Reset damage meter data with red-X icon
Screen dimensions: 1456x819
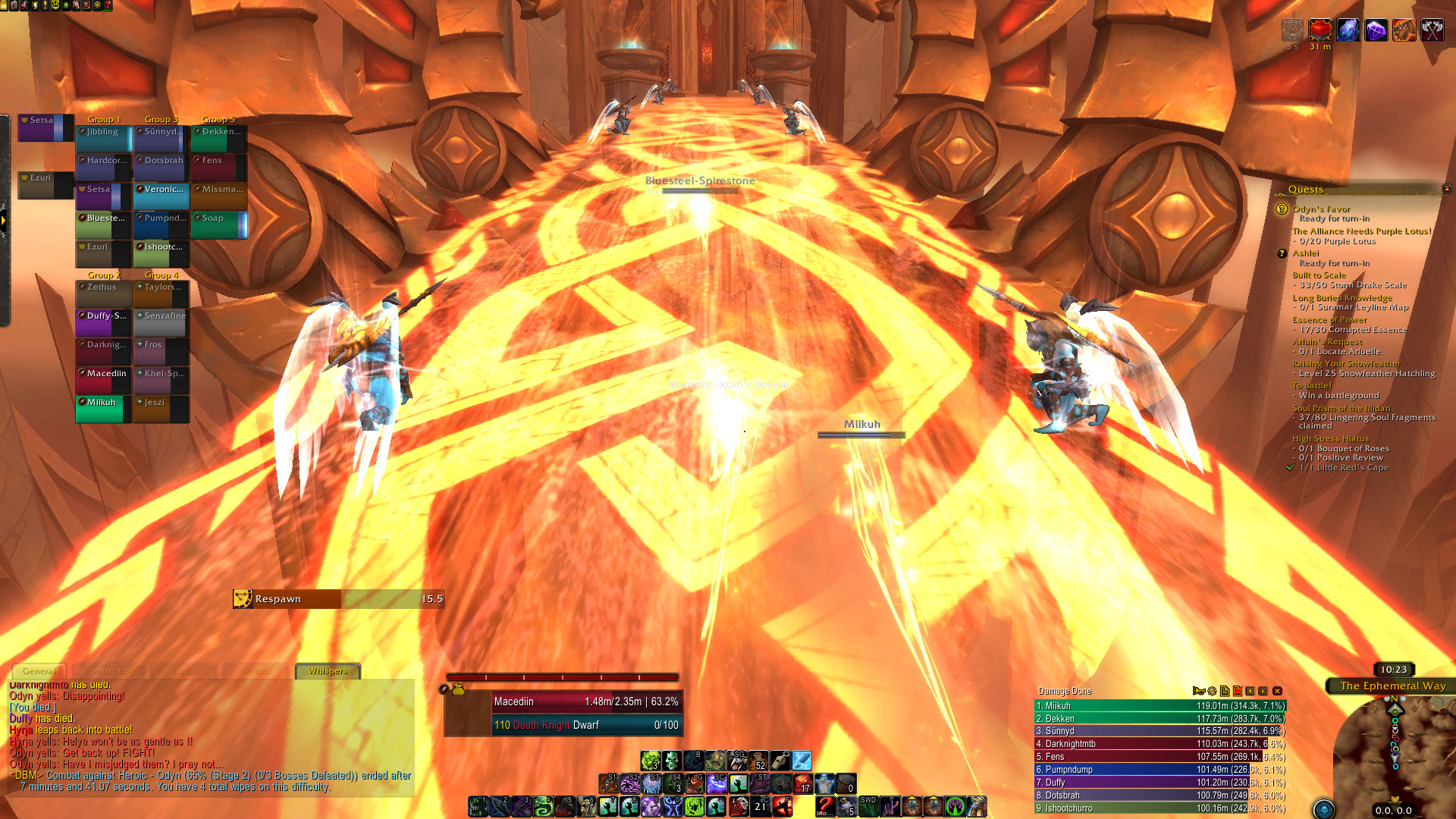[1238, 691]
